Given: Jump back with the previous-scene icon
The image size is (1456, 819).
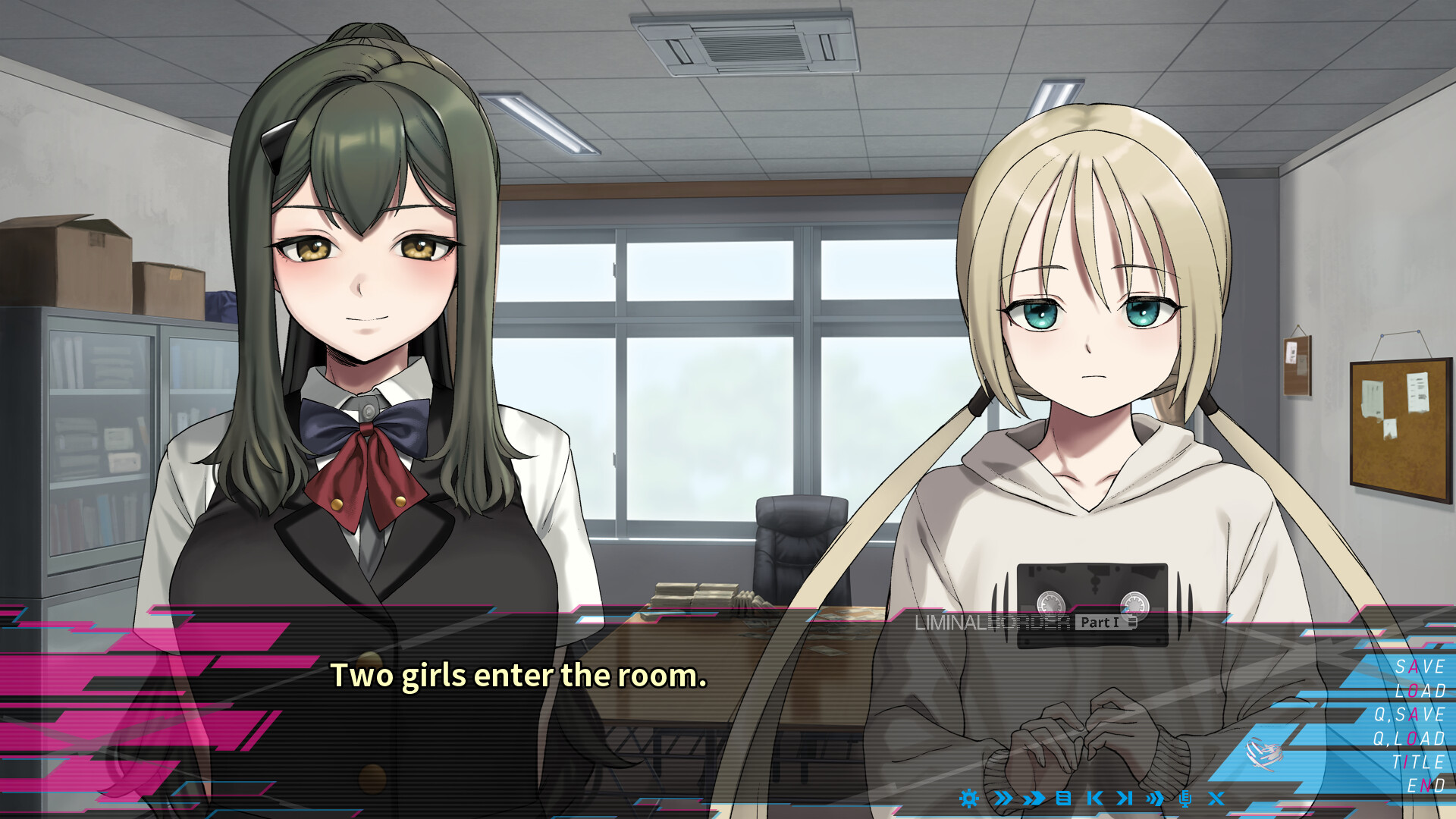Looking at the screenshot, I should [x=1094, y=799].
